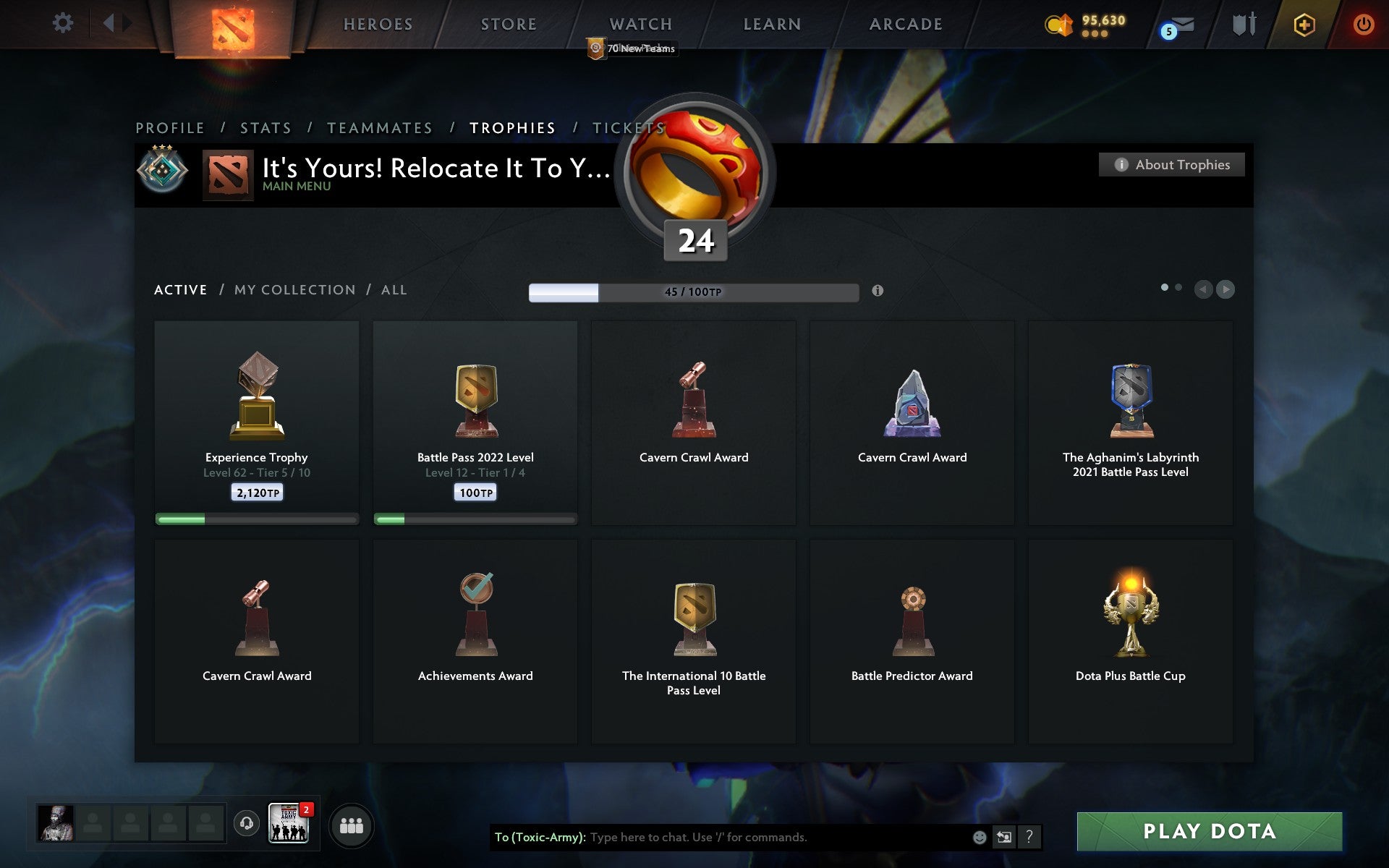Viewport: 1389px width, 868px height.
Task: Open the WATCH menu
Action: click(x=640, y=24)
